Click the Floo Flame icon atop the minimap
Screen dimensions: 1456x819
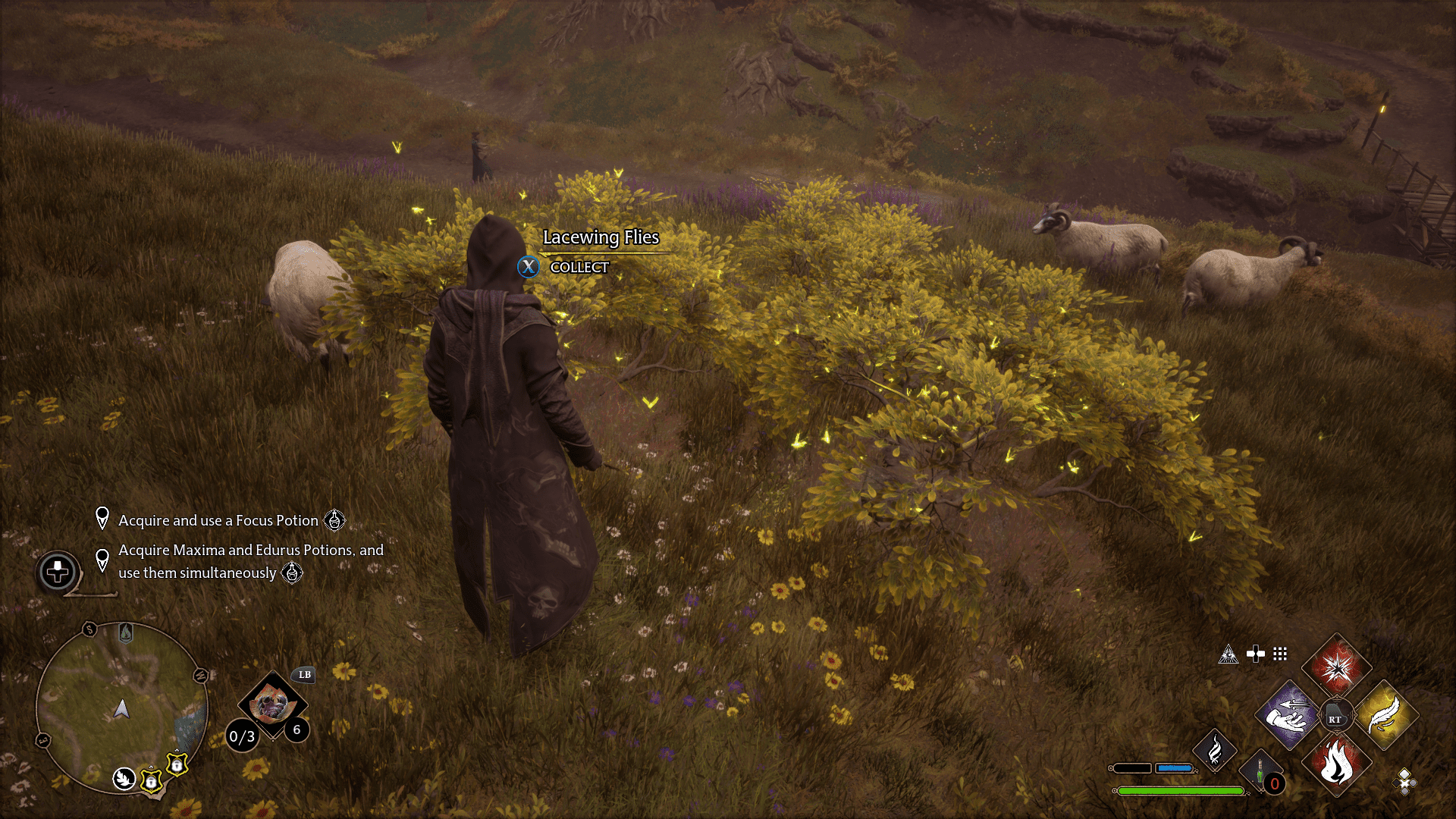125,633
